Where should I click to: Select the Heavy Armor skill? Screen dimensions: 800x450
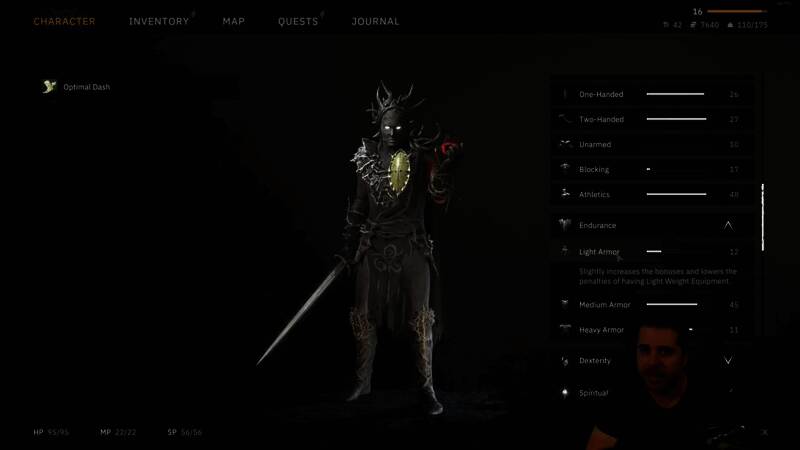pos(650,329)
